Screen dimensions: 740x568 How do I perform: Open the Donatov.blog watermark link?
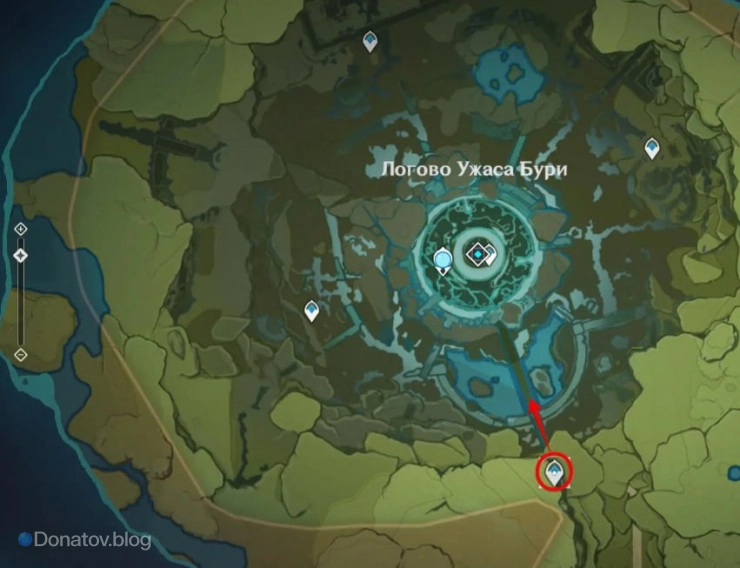click(x=85, y=540)
